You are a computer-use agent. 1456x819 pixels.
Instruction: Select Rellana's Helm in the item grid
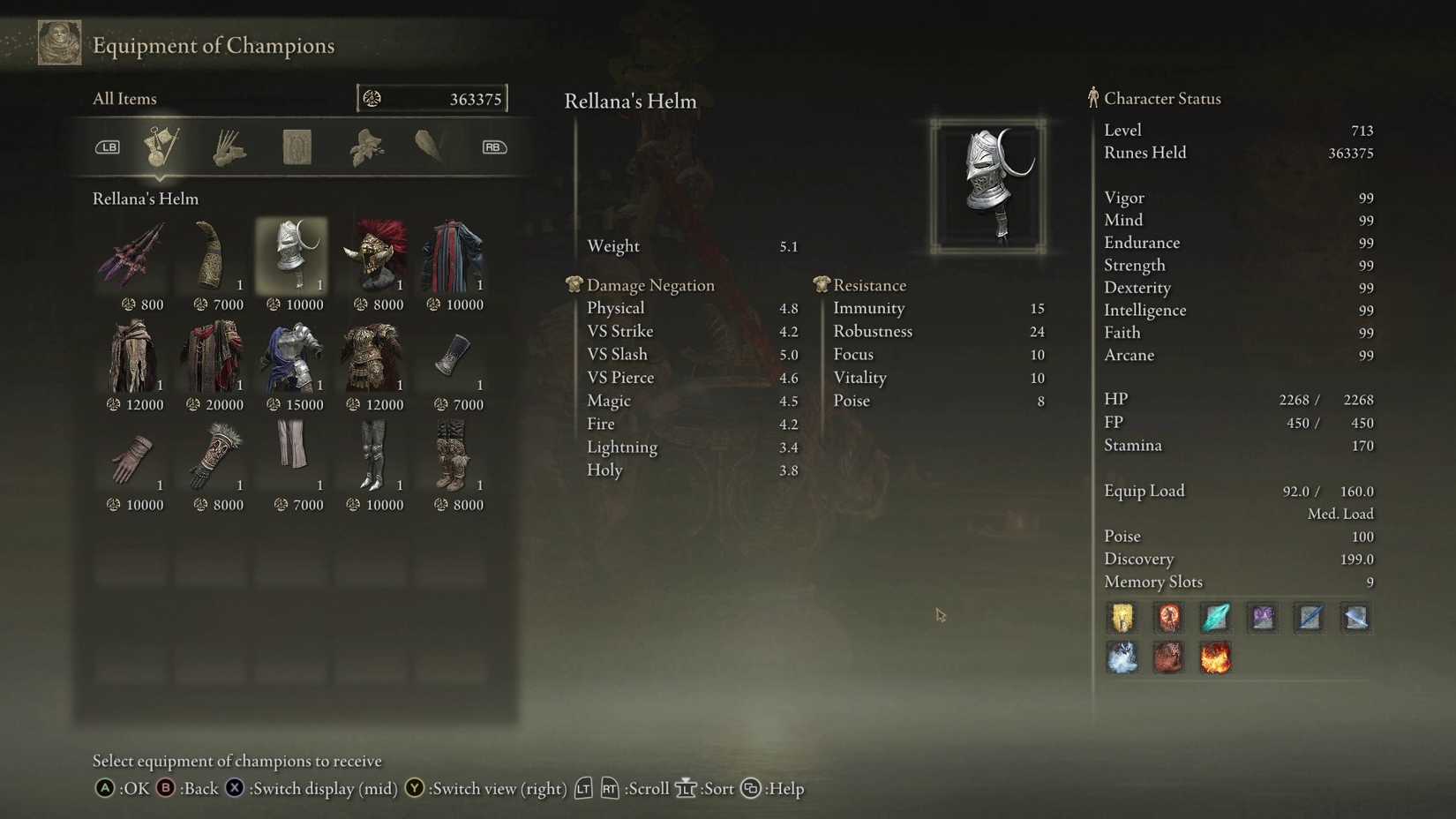[x=291, y=256]
